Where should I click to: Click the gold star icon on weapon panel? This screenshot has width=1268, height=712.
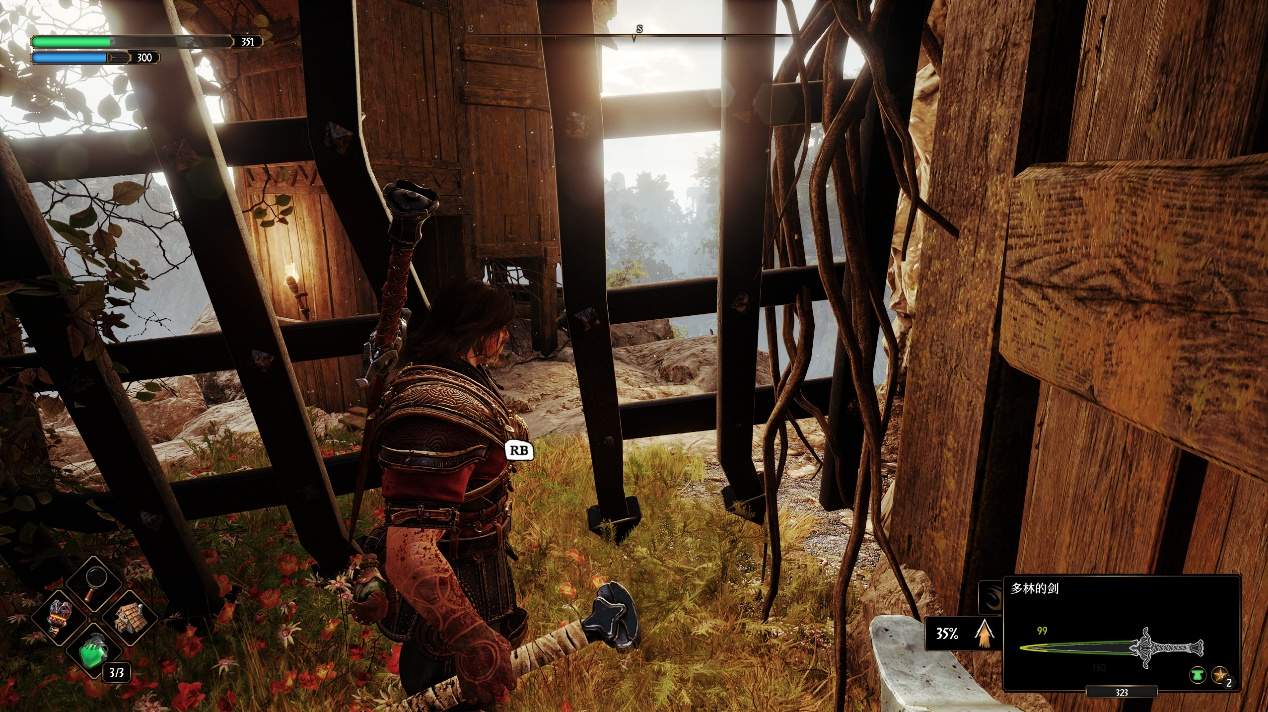(1221, 676)
